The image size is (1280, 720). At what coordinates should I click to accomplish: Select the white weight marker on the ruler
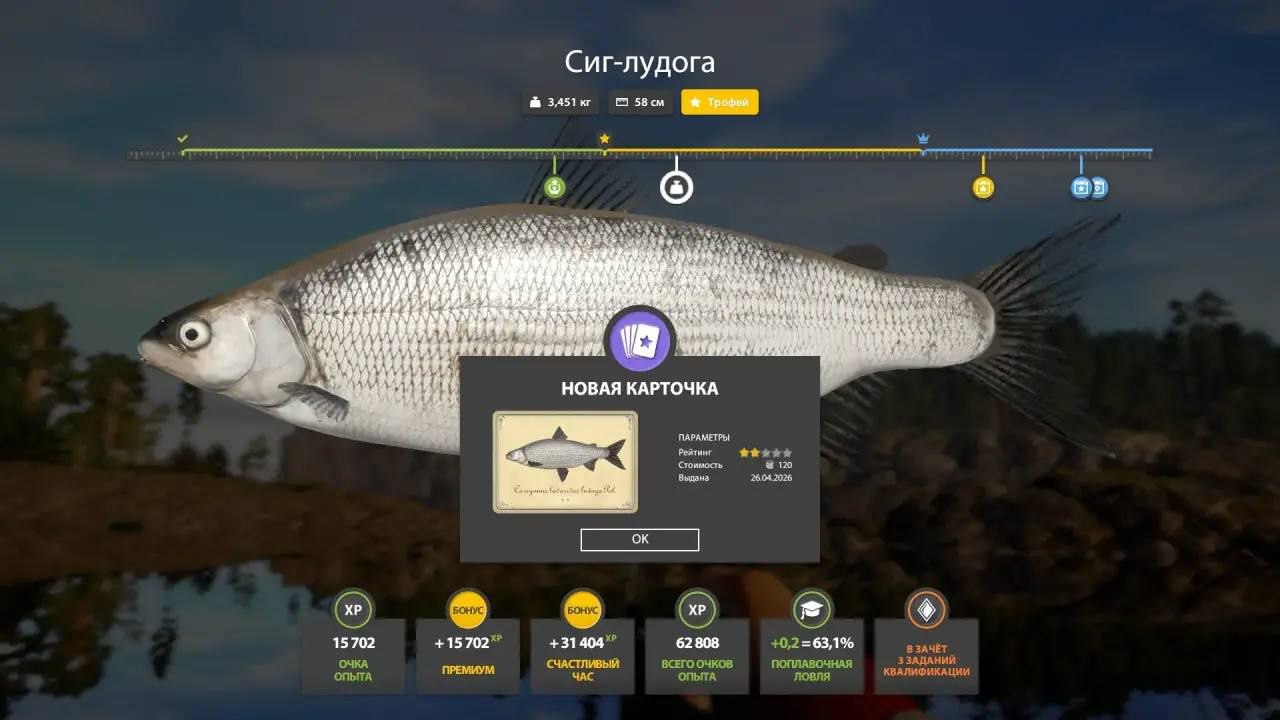click(x=676, y=186)
